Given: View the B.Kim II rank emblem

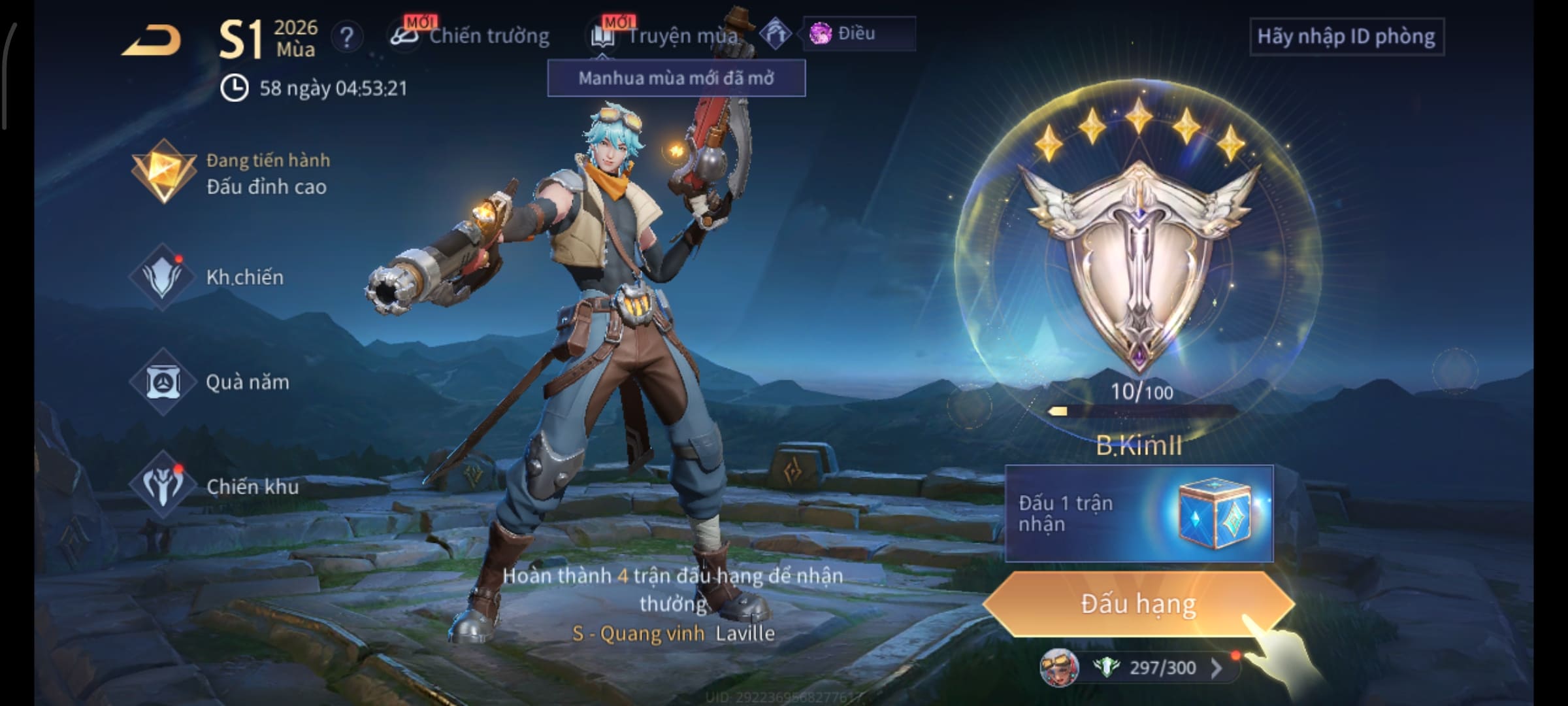Looking at the screenshot, I should 1138,261.
